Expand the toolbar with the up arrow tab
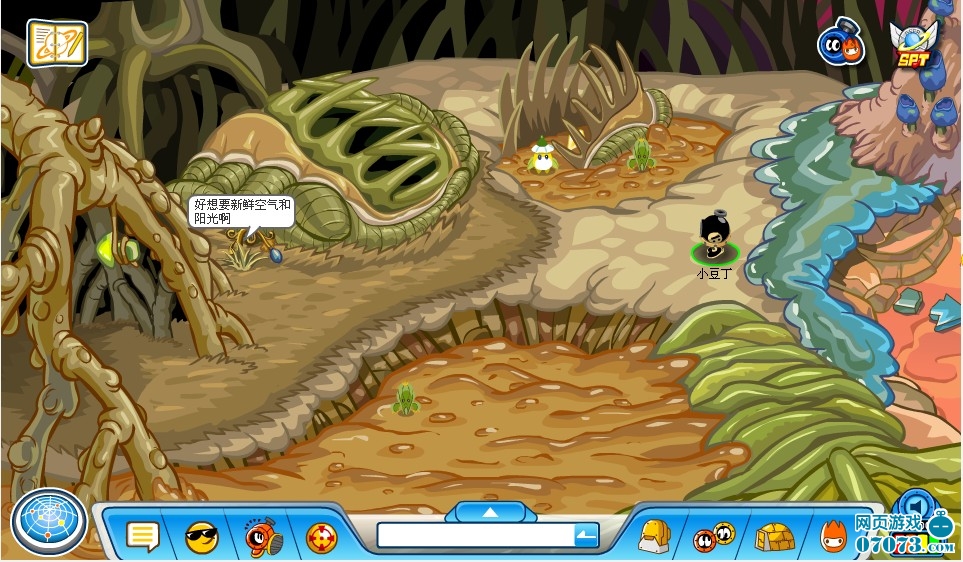Image resolution: width=963 pixels, height=562 pixels. (x=490, y=512)
